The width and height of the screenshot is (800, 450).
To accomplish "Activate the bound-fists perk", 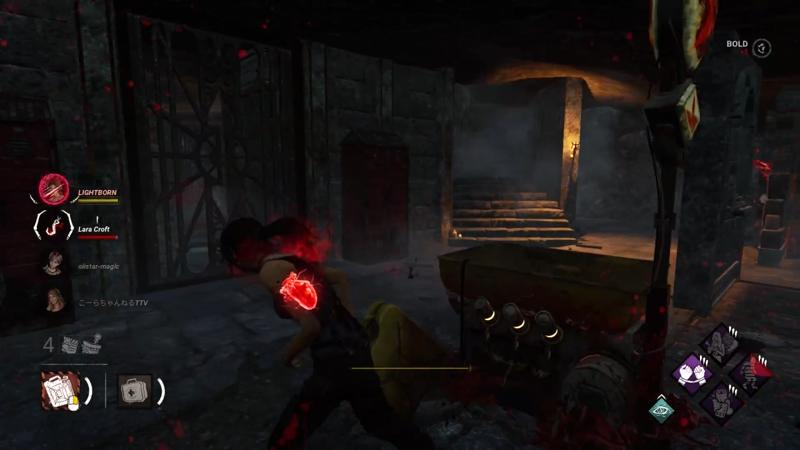I will click(690, 373).
